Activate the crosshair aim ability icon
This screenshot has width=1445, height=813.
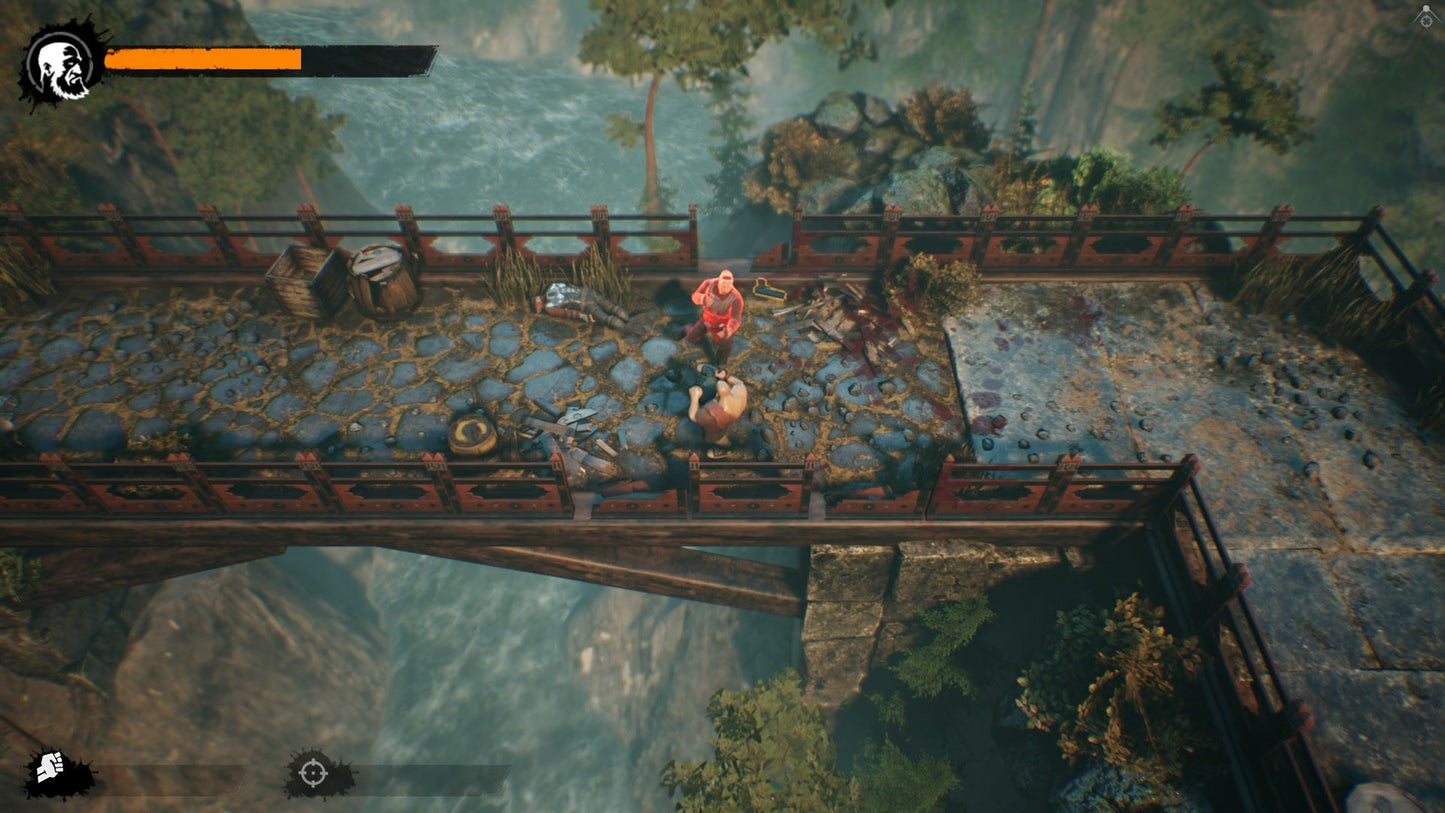(x=313, y=773)
